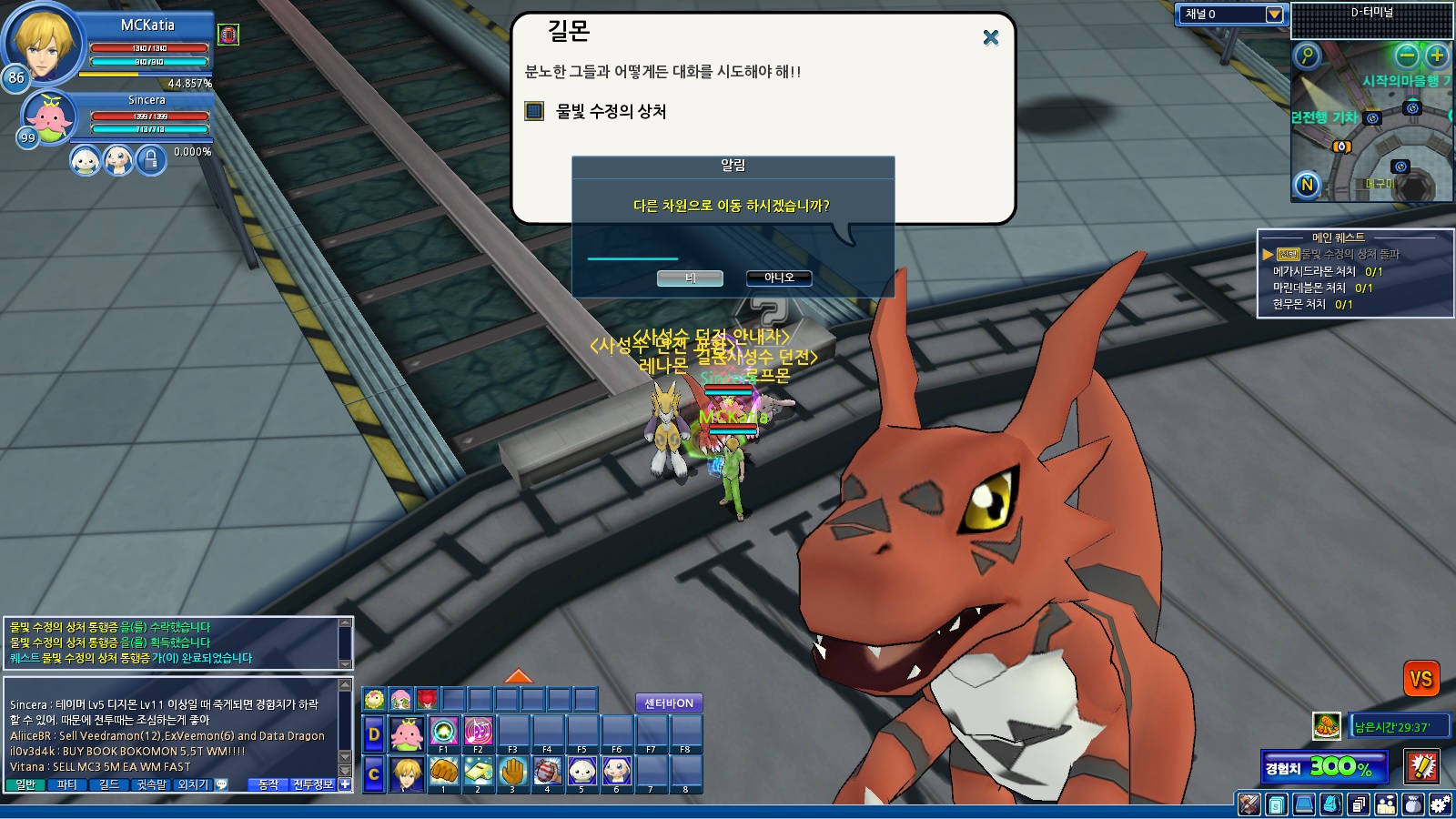Use the fist skill in hotbar slot 1
Viewport: 1456px width, 819px height.
[x=443, y=773]
